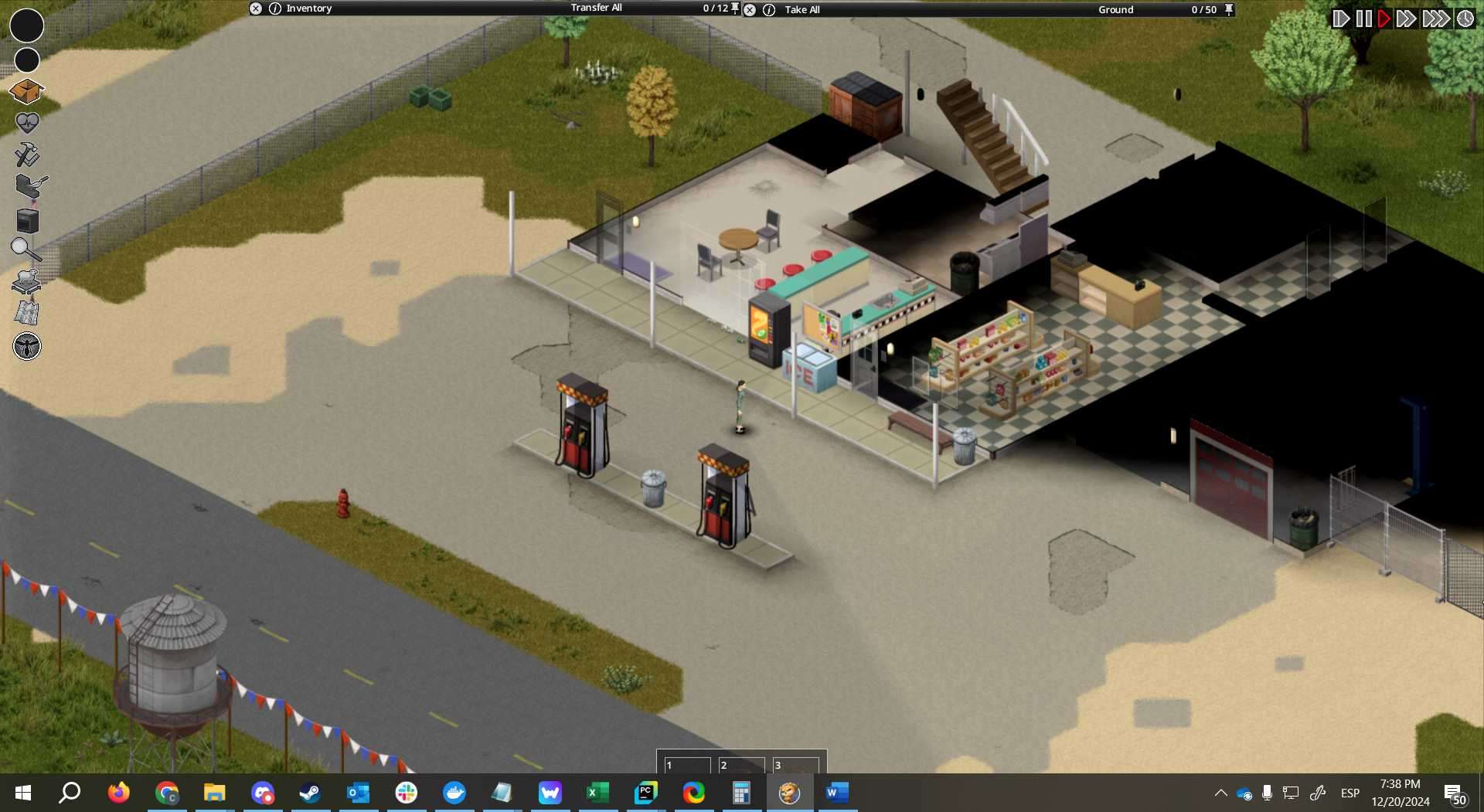This screenshot has height=812, width=1484.
Task: Pause the game speed
Action: 1363,19
